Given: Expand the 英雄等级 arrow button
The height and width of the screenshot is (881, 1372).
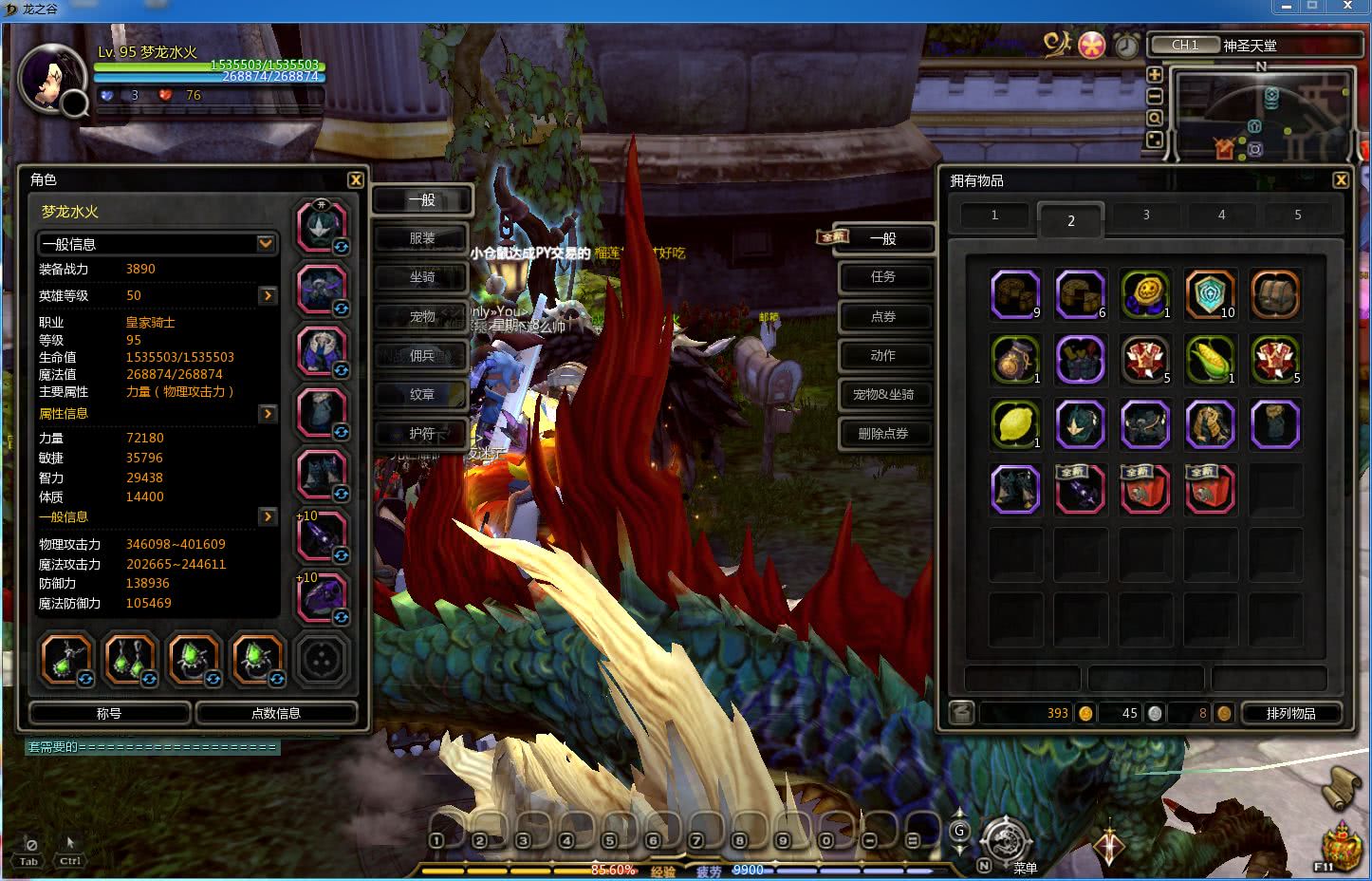Looking at the screenshot, I should click(x=268, y=296).
